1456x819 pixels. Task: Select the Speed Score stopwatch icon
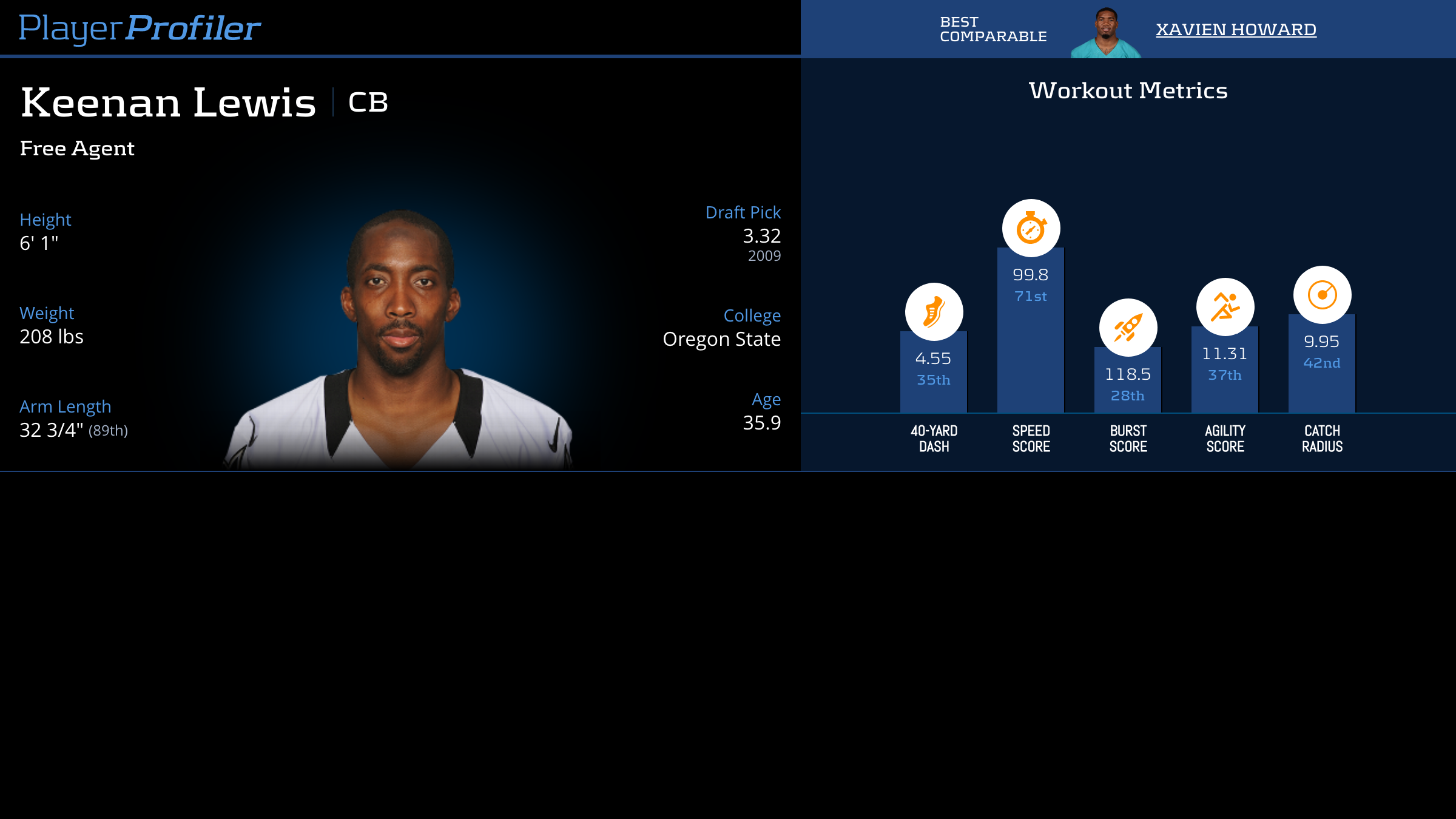(1031, 228)
